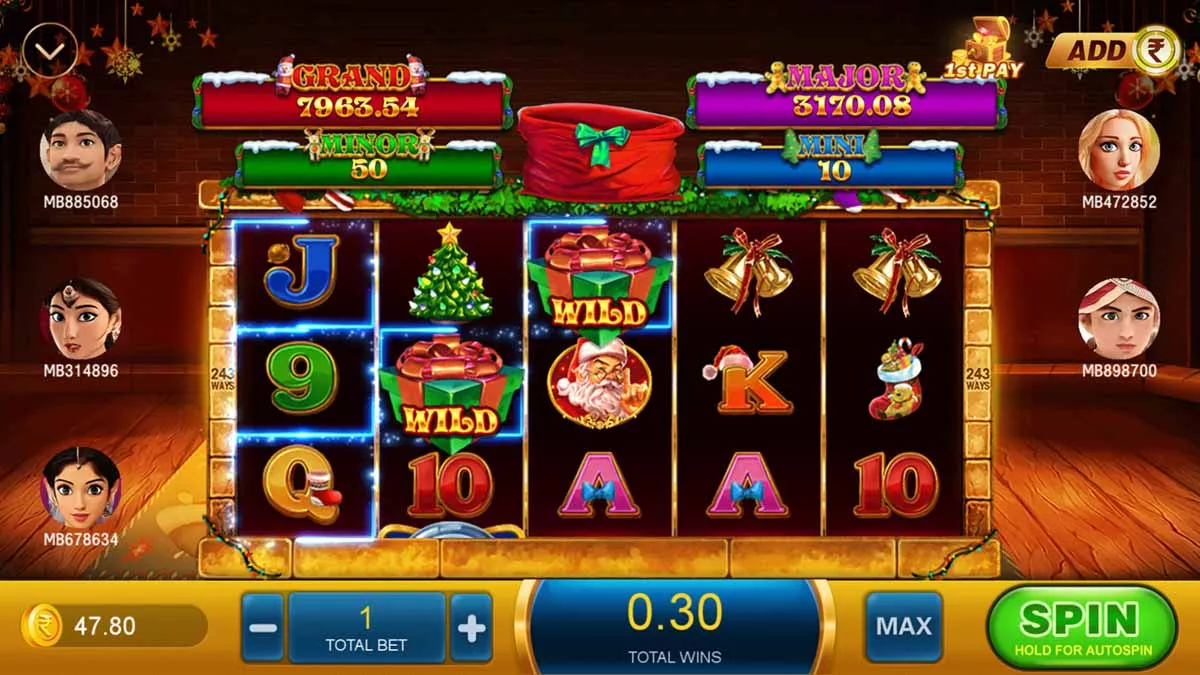
Task: Decrease total bet with minus button
Action: tap(263, 628)
